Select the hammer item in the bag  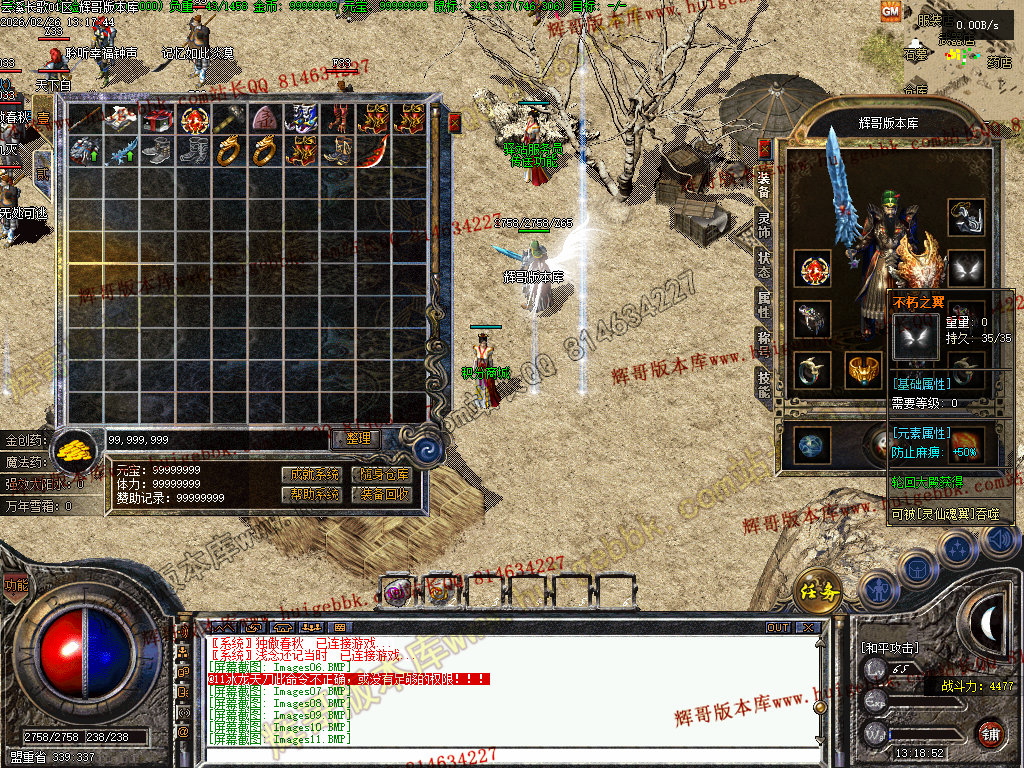pyautogui.click(x=227, y=119)
